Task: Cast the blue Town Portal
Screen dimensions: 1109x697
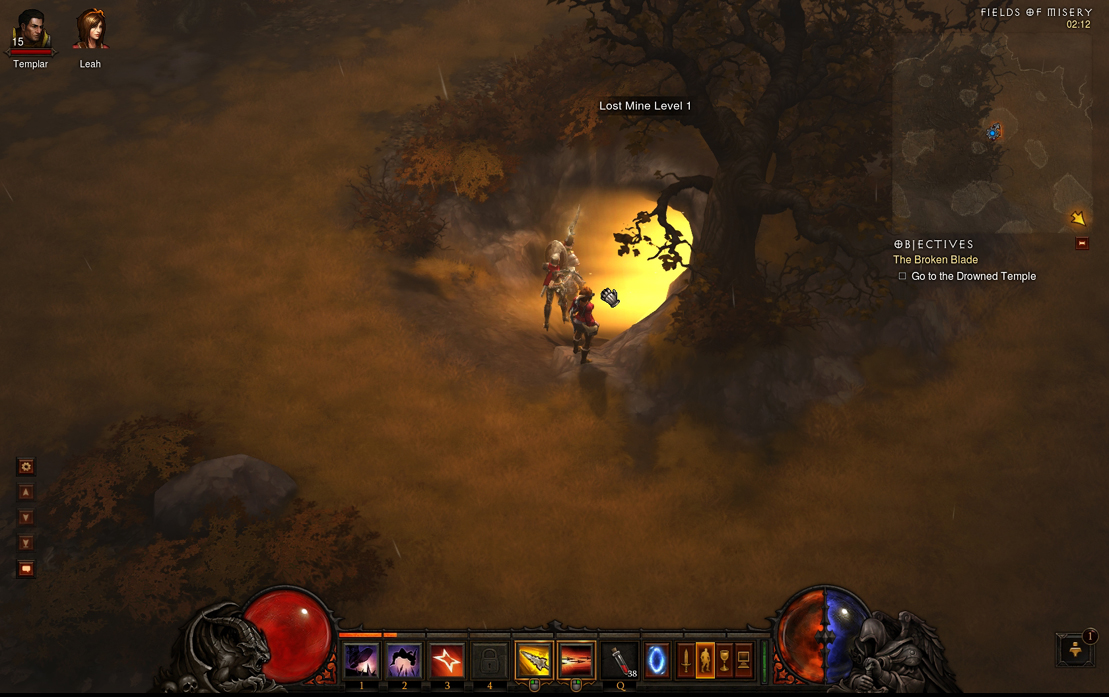Action: (657, 661)
